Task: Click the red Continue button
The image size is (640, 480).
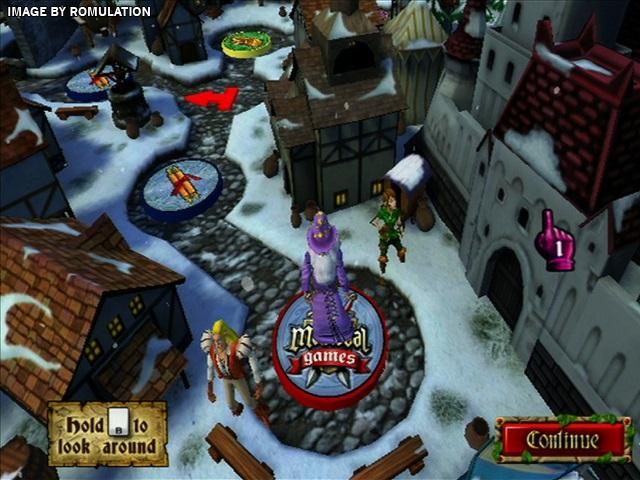Action: [564, 440]
